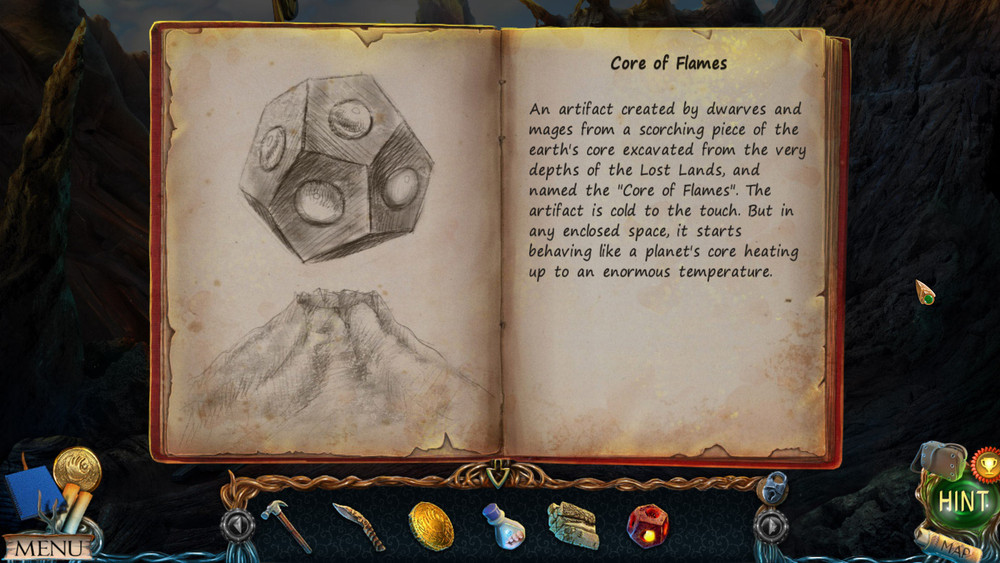Select the red Core of Flames item
The image size is (1000, 563).
point(647,525)
